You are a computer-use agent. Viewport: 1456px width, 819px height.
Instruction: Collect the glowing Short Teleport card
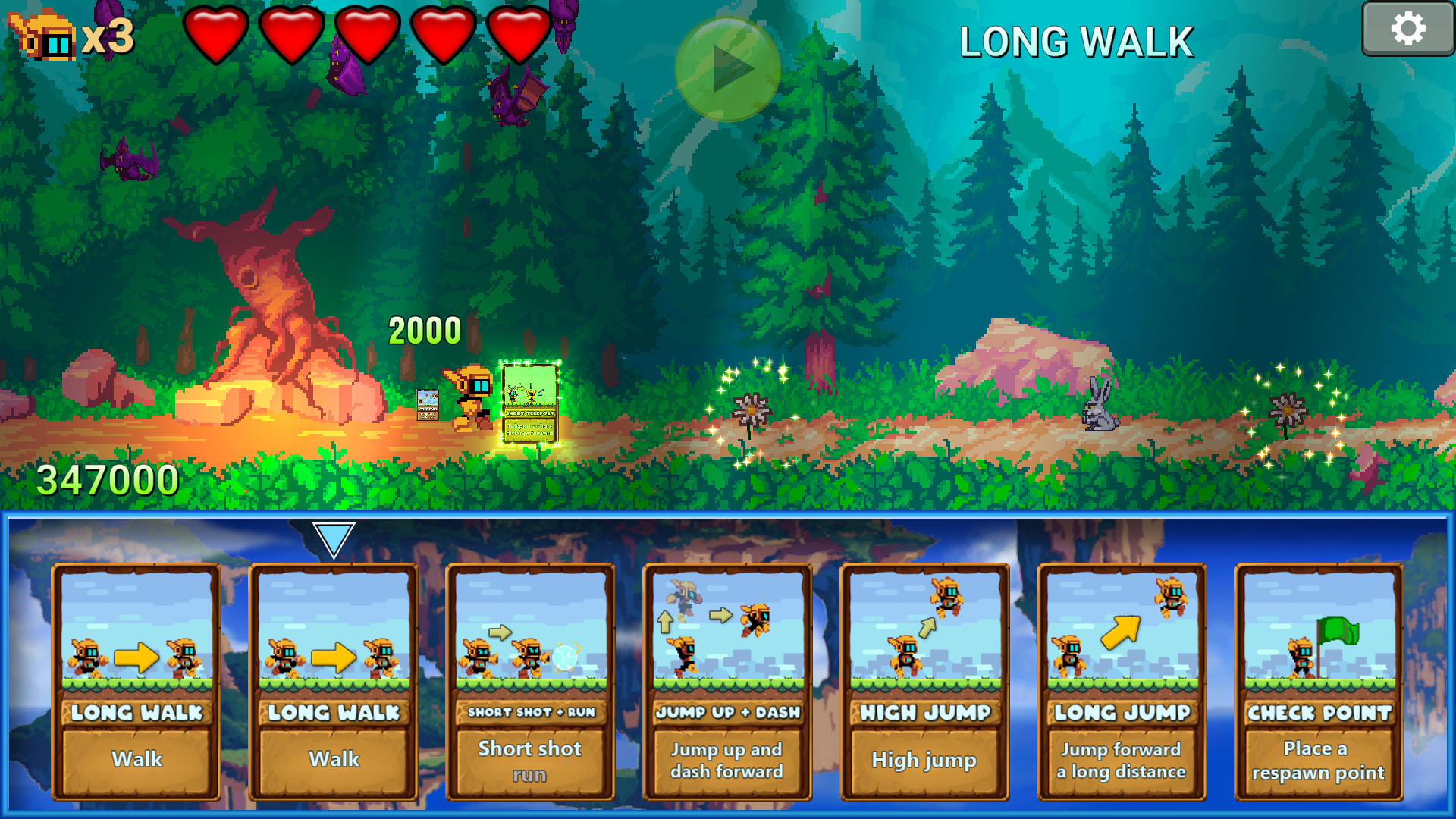pyautogui.click(x=529, y=402)
